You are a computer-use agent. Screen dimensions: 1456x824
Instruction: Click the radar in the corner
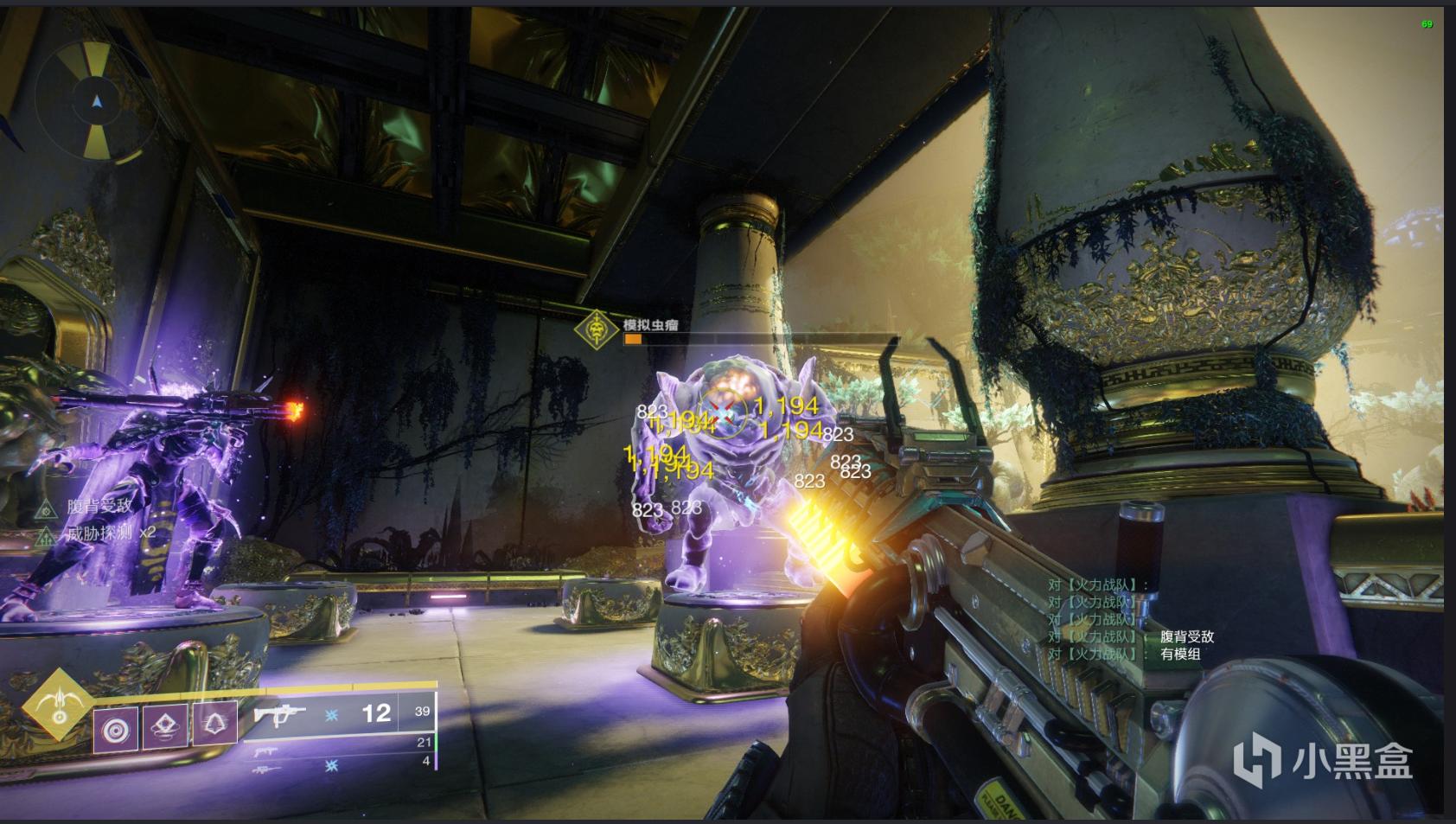pyautogui.click(x=97, y=102)
